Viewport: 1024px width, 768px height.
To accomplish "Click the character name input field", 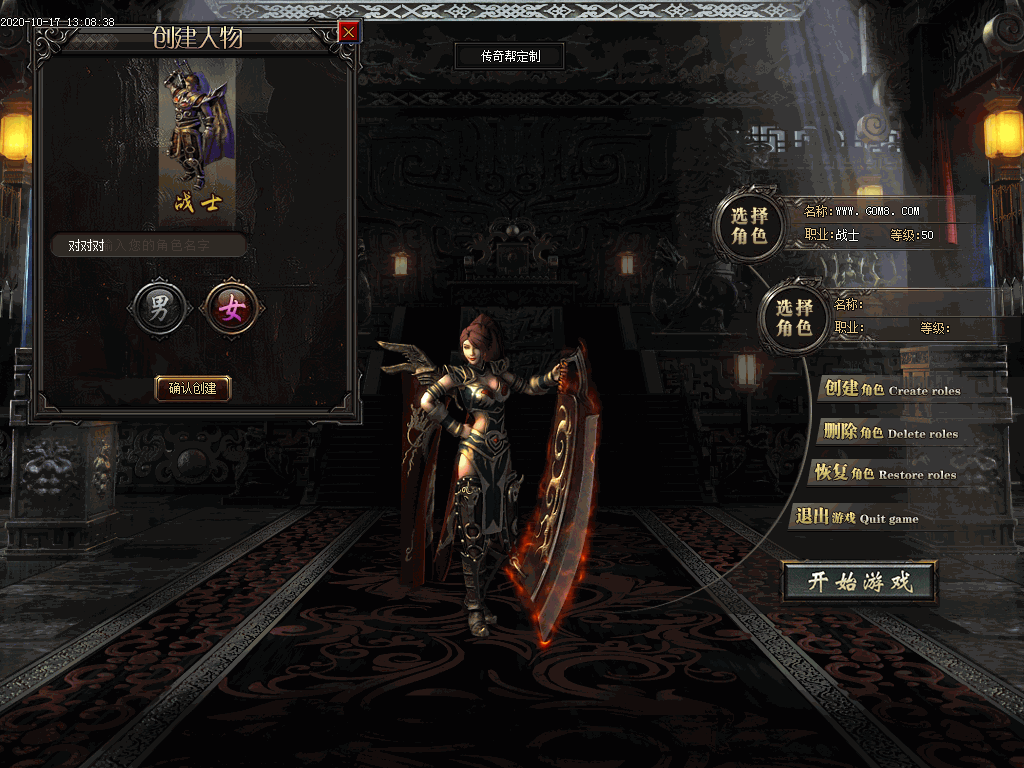I will coord(150,245).
